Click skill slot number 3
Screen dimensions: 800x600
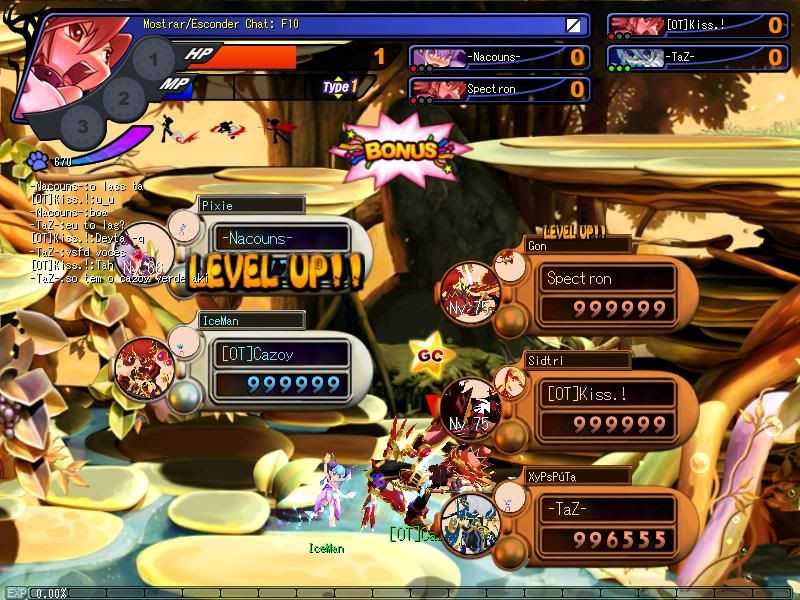click(x=83, y=127)
